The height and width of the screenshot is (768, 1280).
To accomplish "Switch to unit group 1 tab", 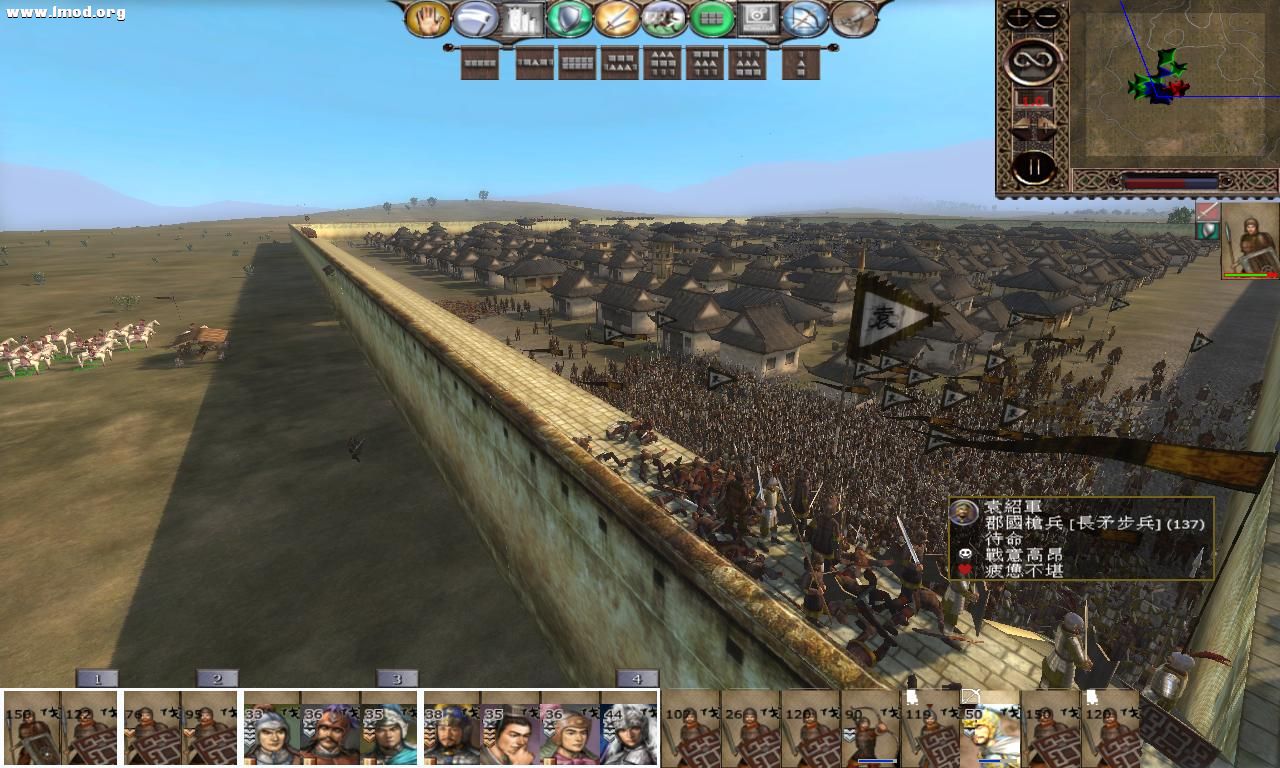I will (95, 677).
